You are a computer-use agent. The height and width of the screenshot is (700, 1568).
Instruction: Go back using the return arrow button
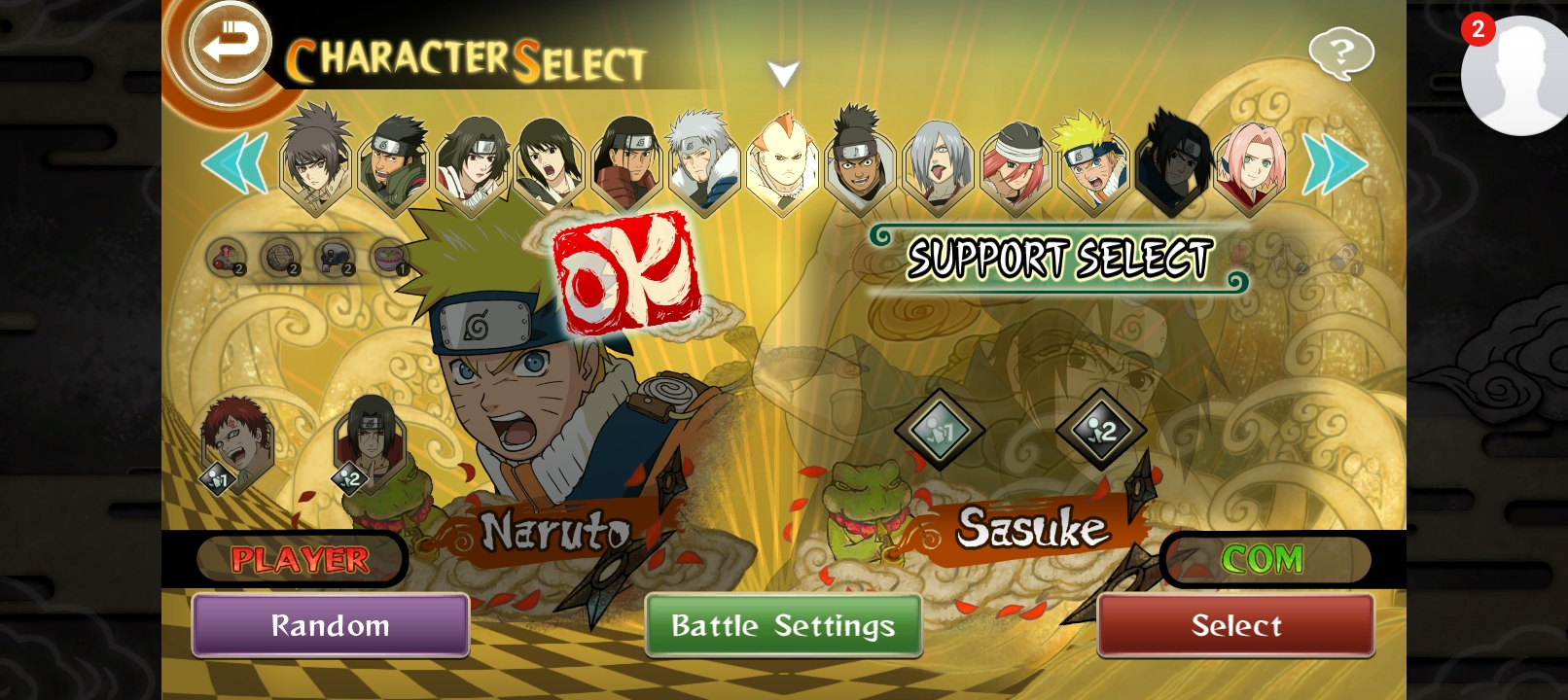pyautogui.click(x=230, y=44)
